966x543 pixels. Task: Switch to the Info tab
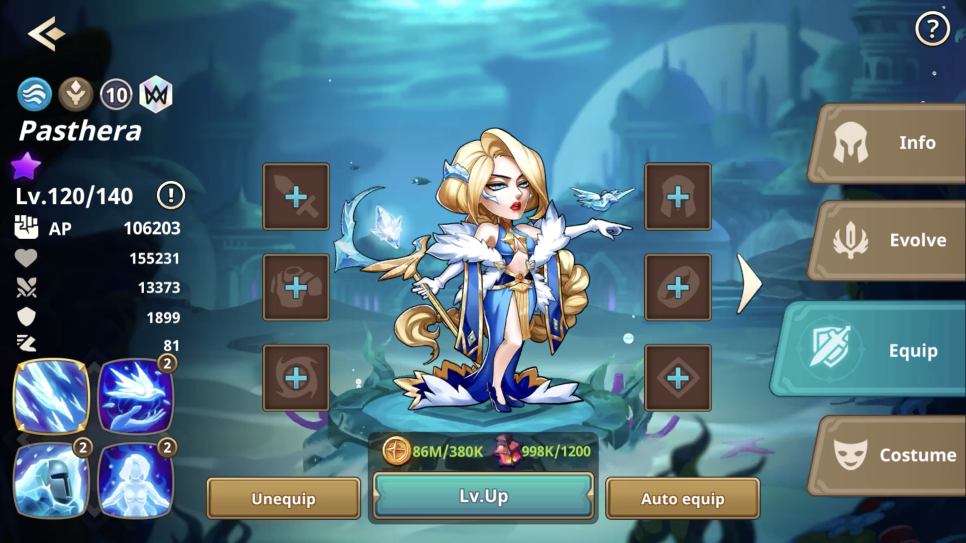pos(890,143)
